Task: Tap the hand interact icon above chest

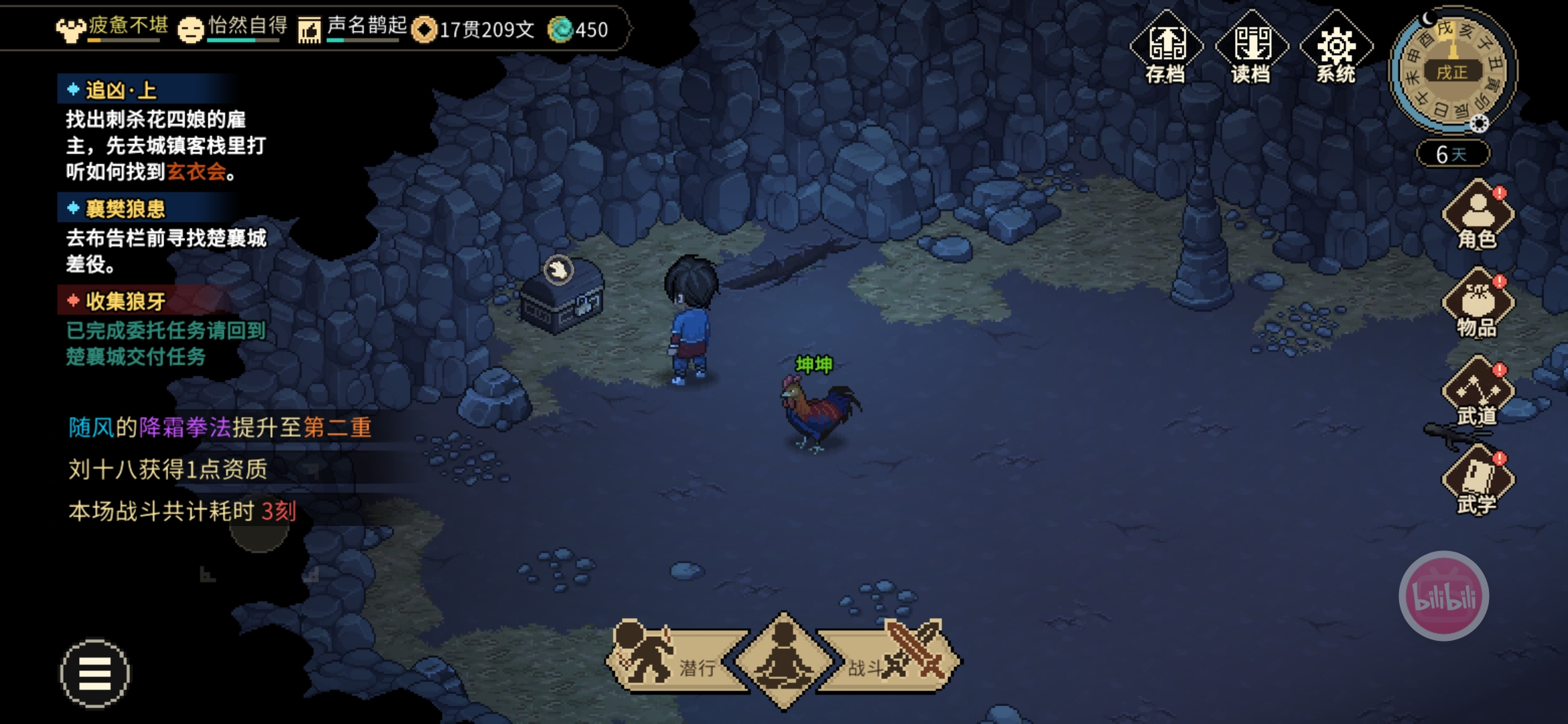Action: click(558, 270)
